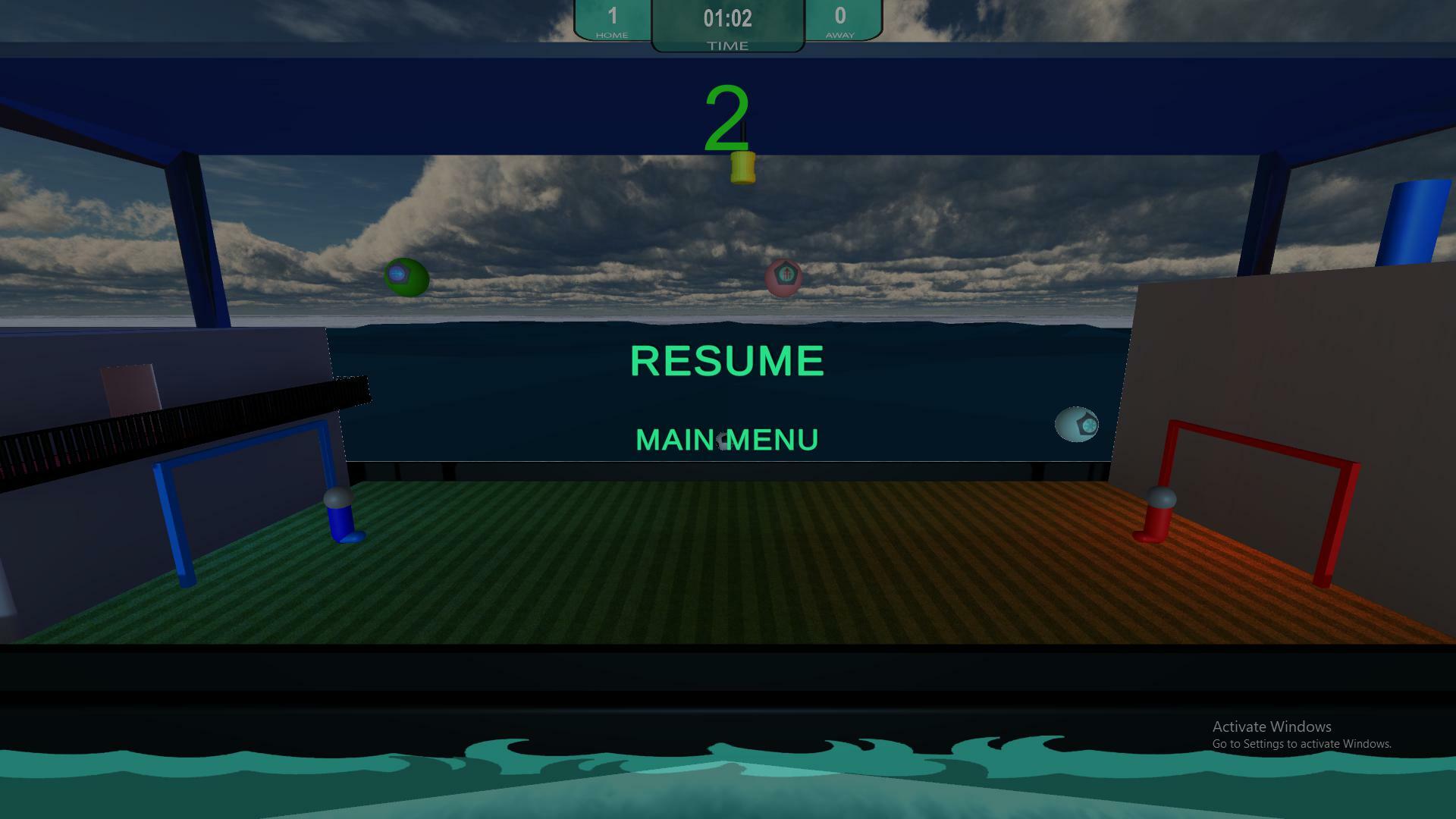Open MAIN MENU from the pause screen

(726, 438)
